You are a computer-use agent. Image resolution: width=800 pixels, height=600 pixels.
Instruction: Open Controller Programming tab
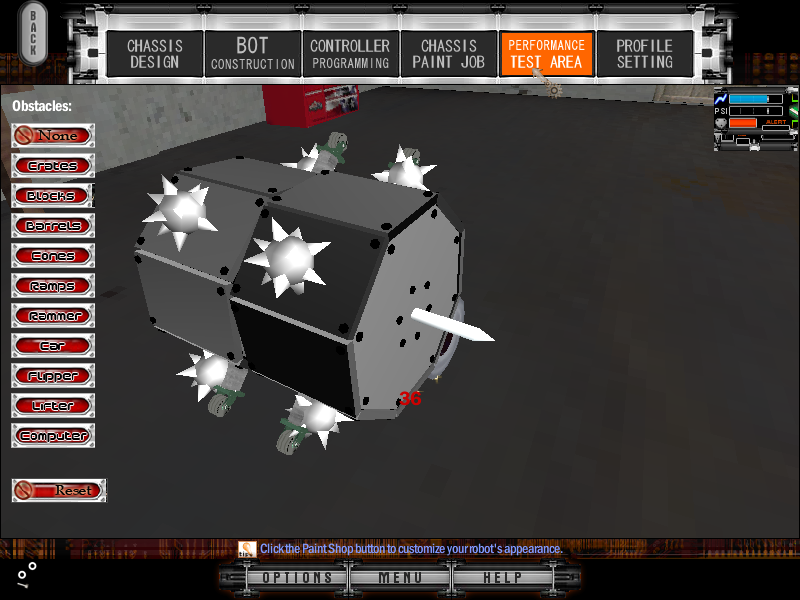pyautogui.click(x=349, y=54)
